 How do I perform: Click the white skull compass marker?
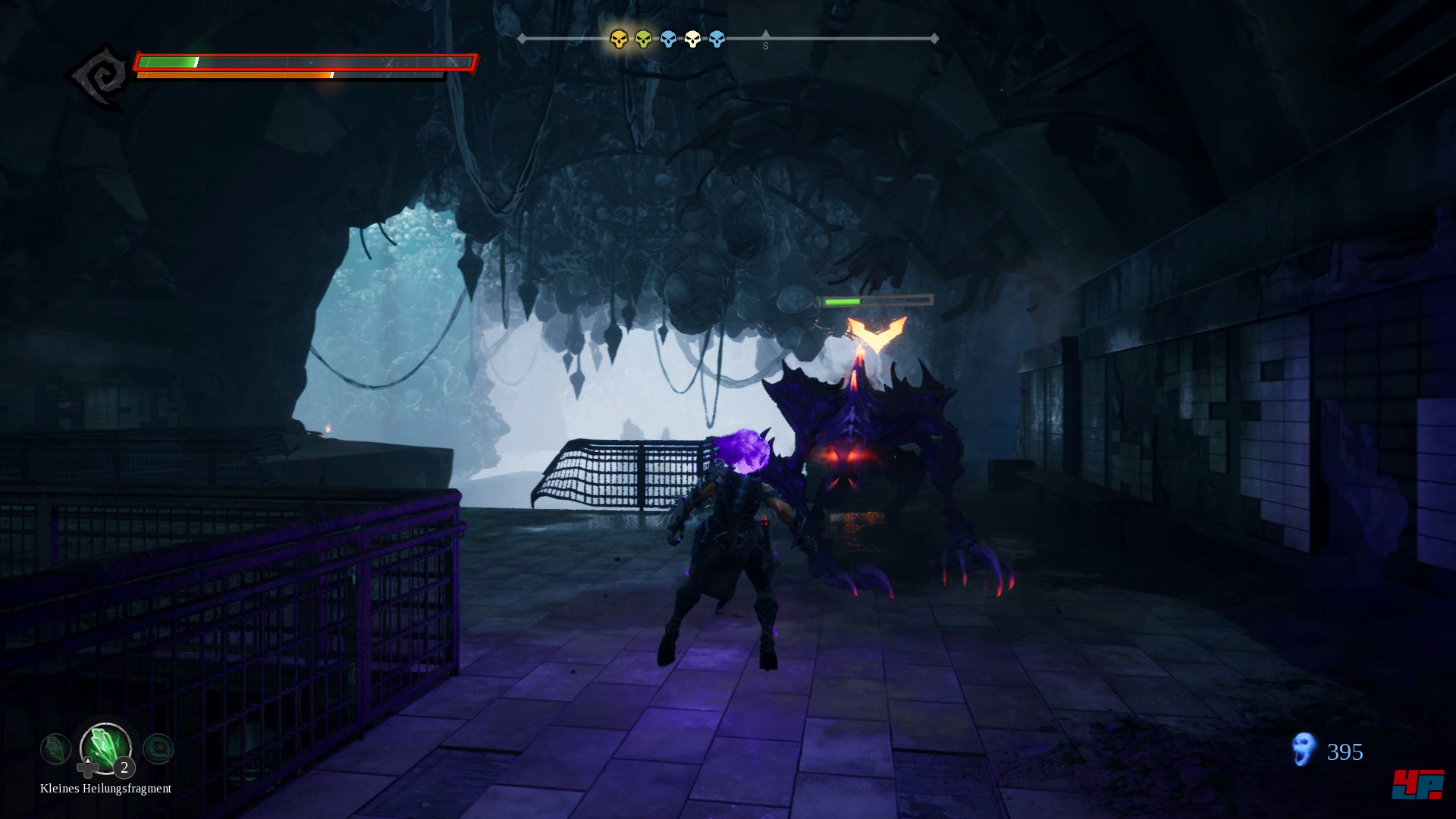(x=692, y=39)
